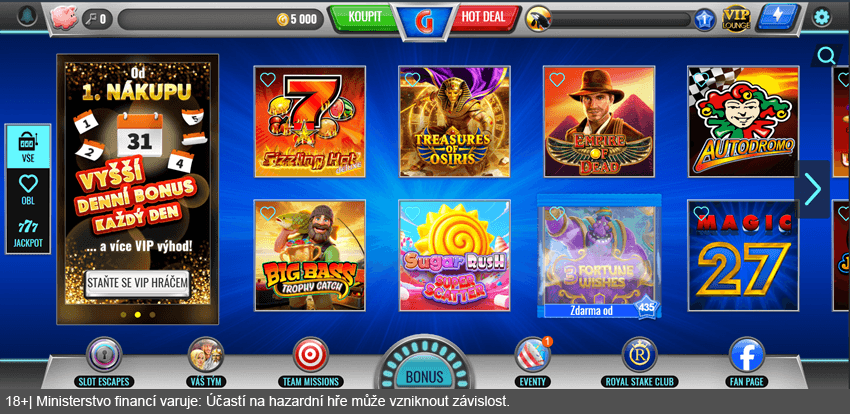
Task: Enter the VIP Lounge
Action: click(736, 17)
